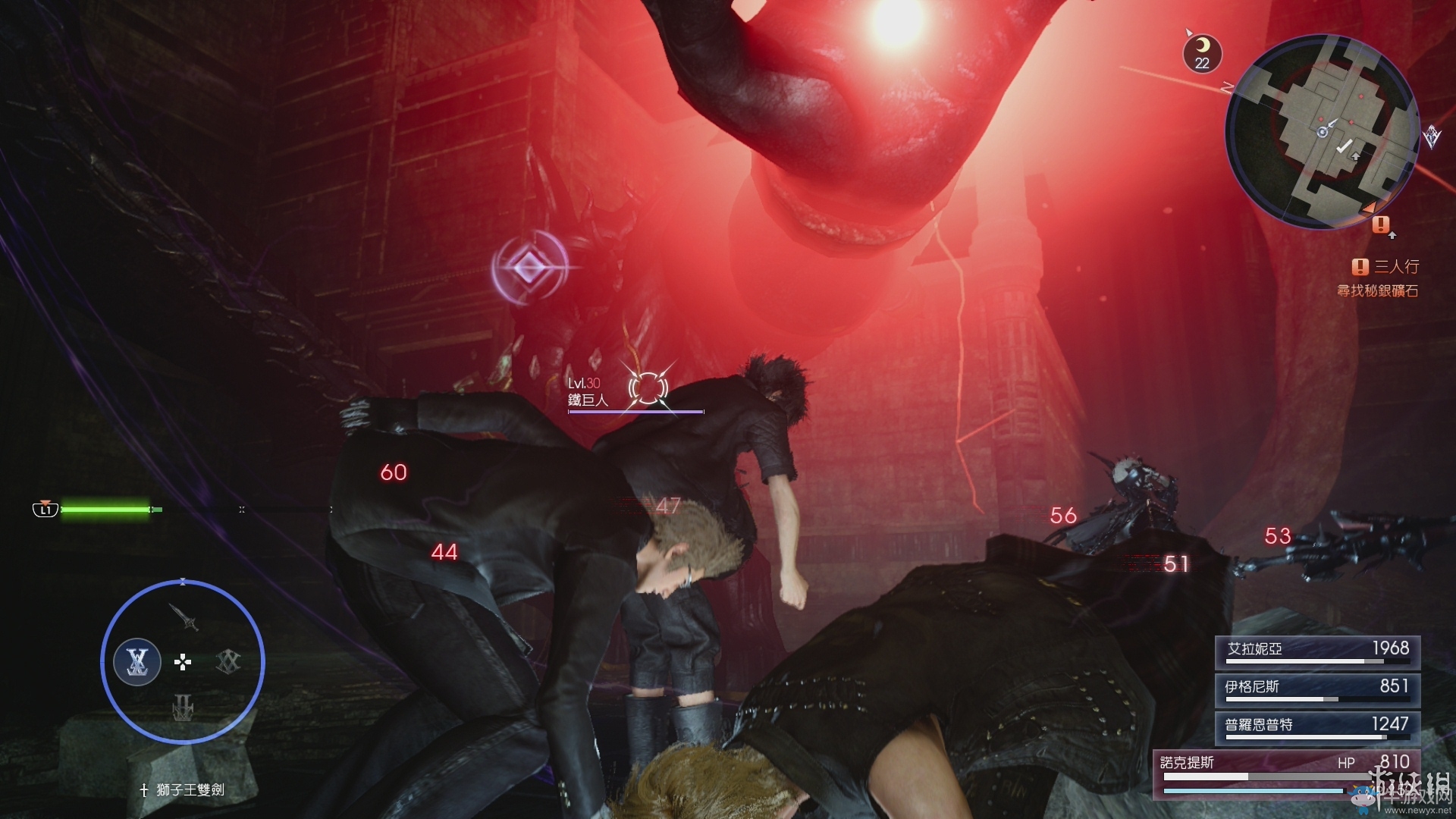Switch to the right-side weapon slot
This screenshot has height=819, width=1456.
(x=228, y=662)
